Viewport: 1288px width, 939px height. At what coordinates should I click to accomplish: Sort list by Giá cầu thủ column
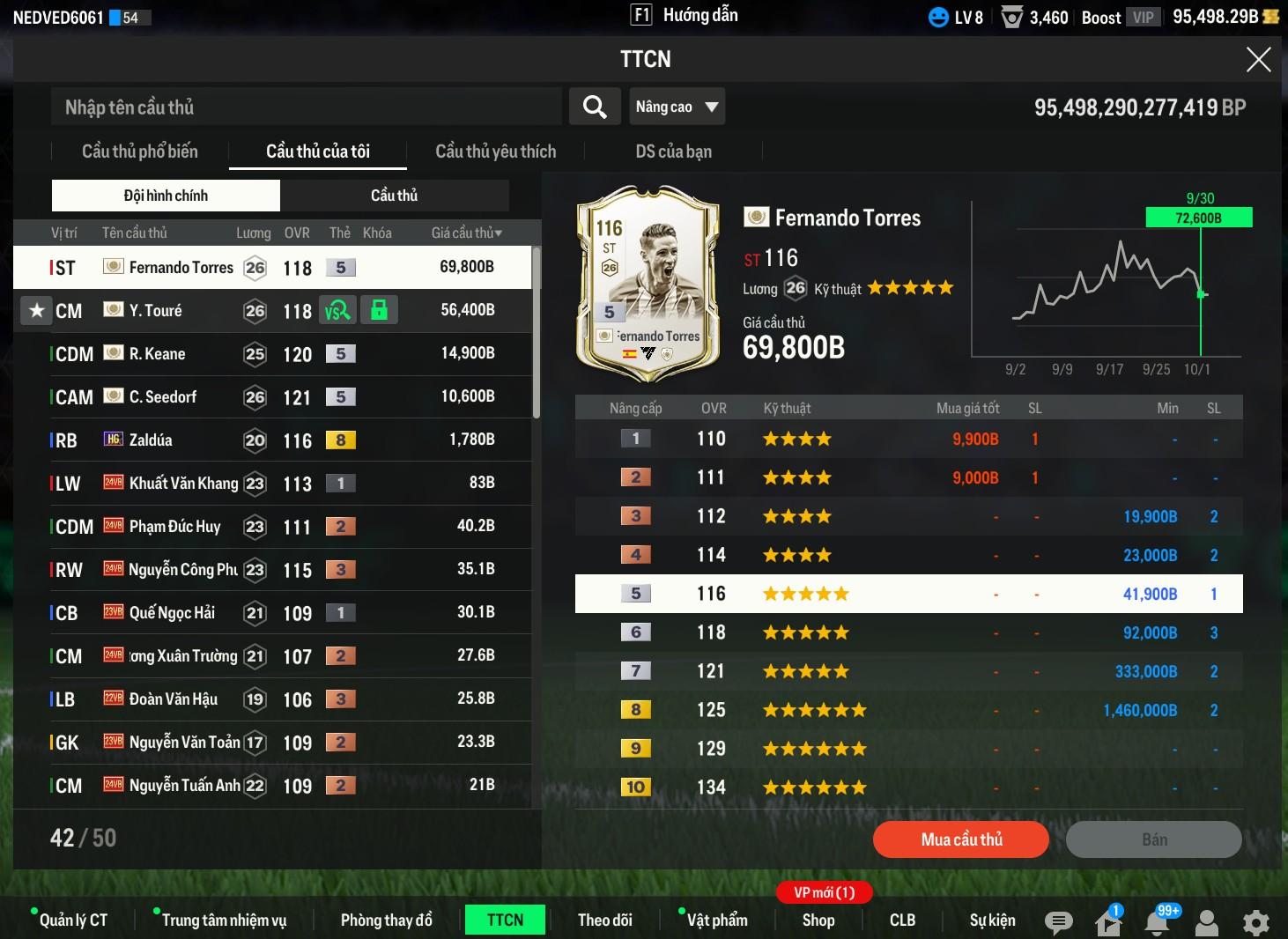466,233
